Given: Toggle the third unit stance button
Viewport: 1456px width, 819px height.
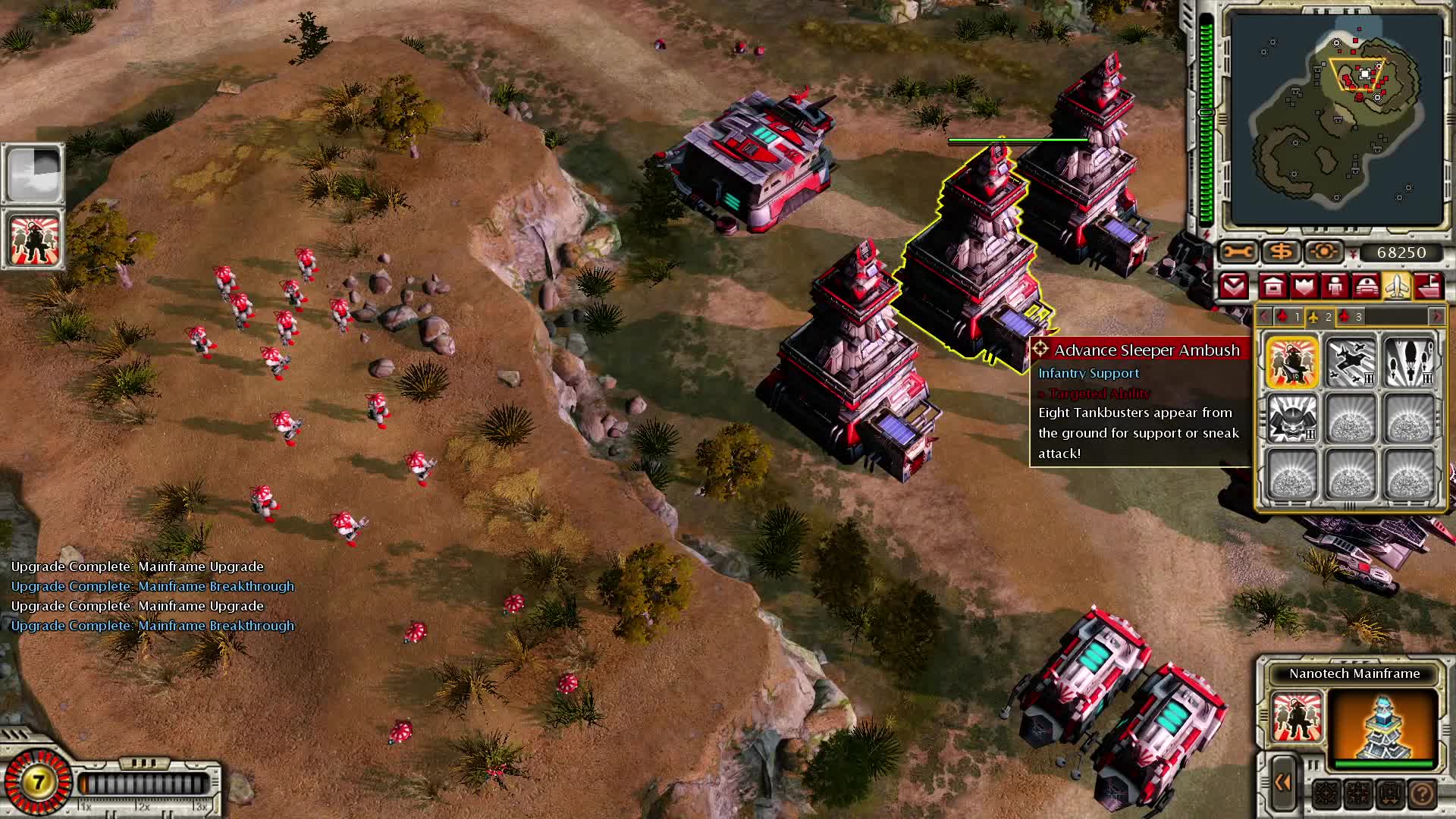Looking at the screenshot, I should (1390, 794).
